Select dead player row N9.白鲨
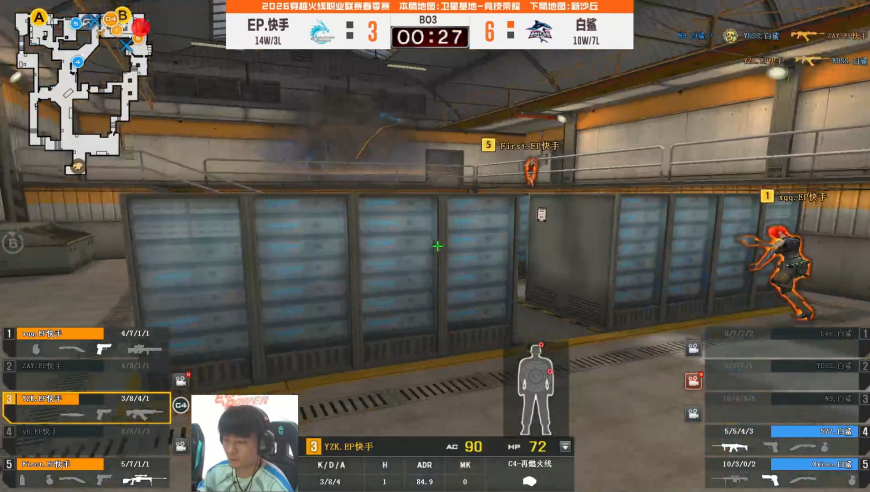The height and width of the screenshot is (492, 870). click(786, 406)
